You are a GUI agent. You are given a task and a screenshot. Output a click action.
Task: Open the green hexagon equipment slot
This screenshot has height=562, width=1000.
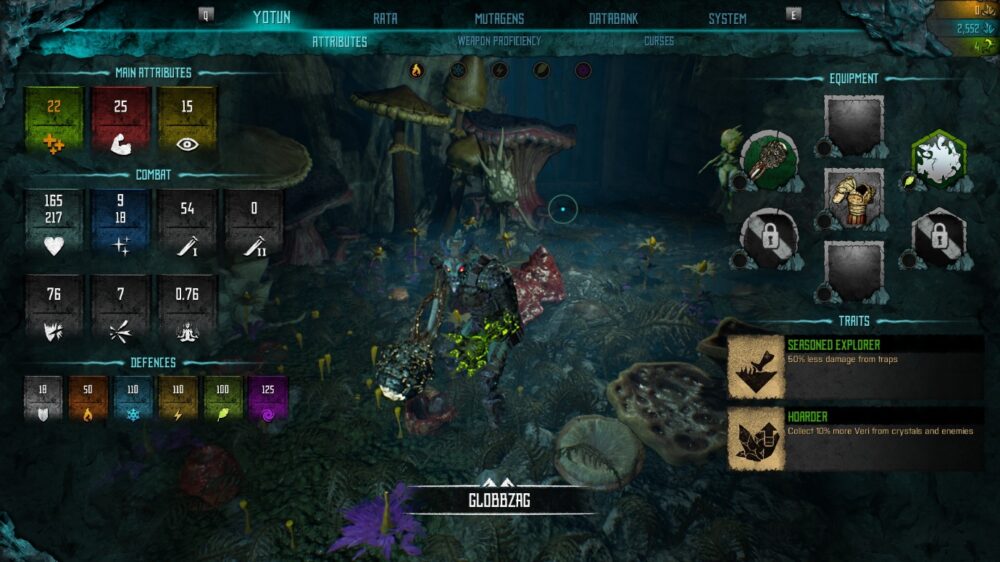pos(938,160)
